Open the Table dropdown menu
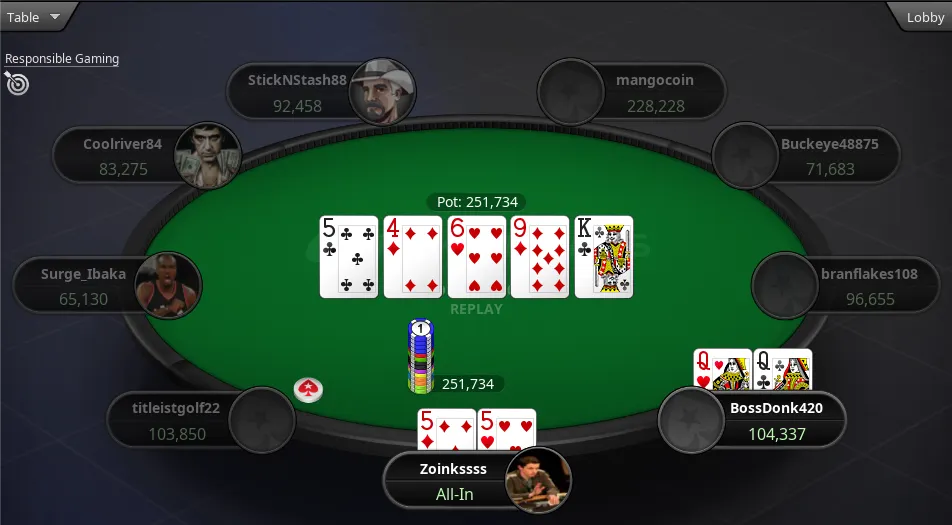This screenshot has width=952, height=525. point(34,17)
